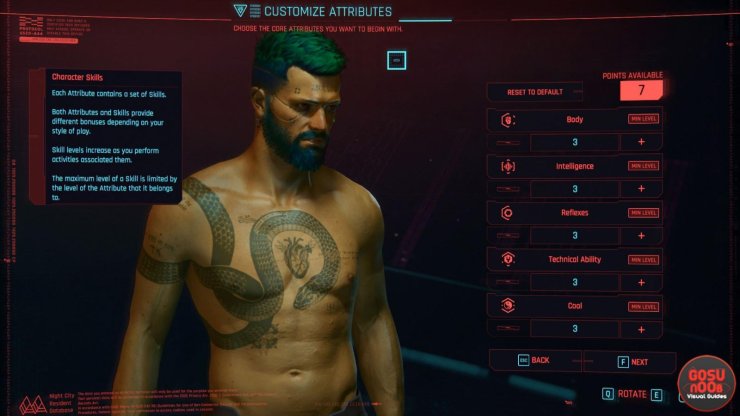
Task: Subtract a point from Cool
Action: tap(508, 328)
